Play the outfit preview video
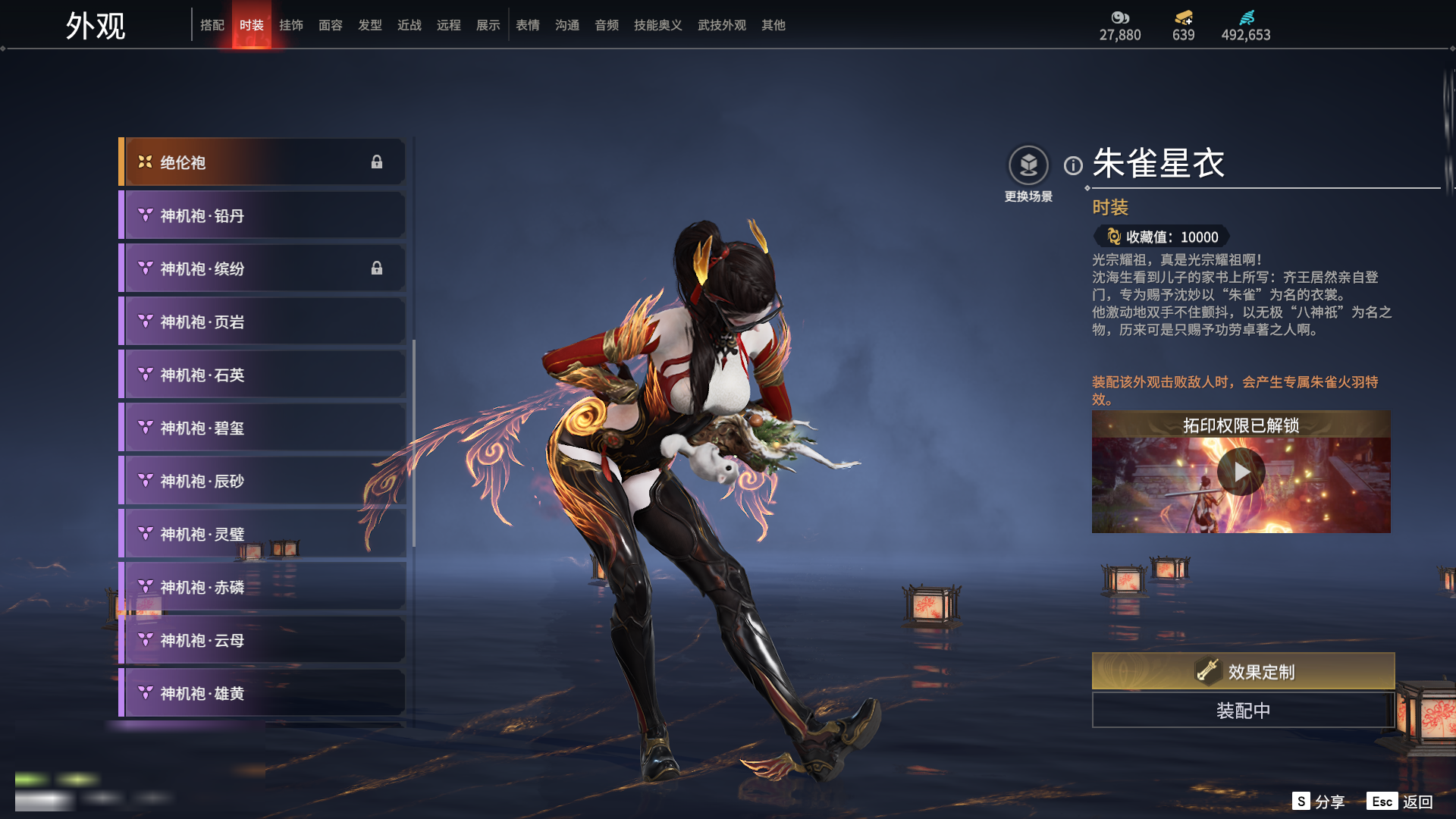 (x=1241, y=472)
